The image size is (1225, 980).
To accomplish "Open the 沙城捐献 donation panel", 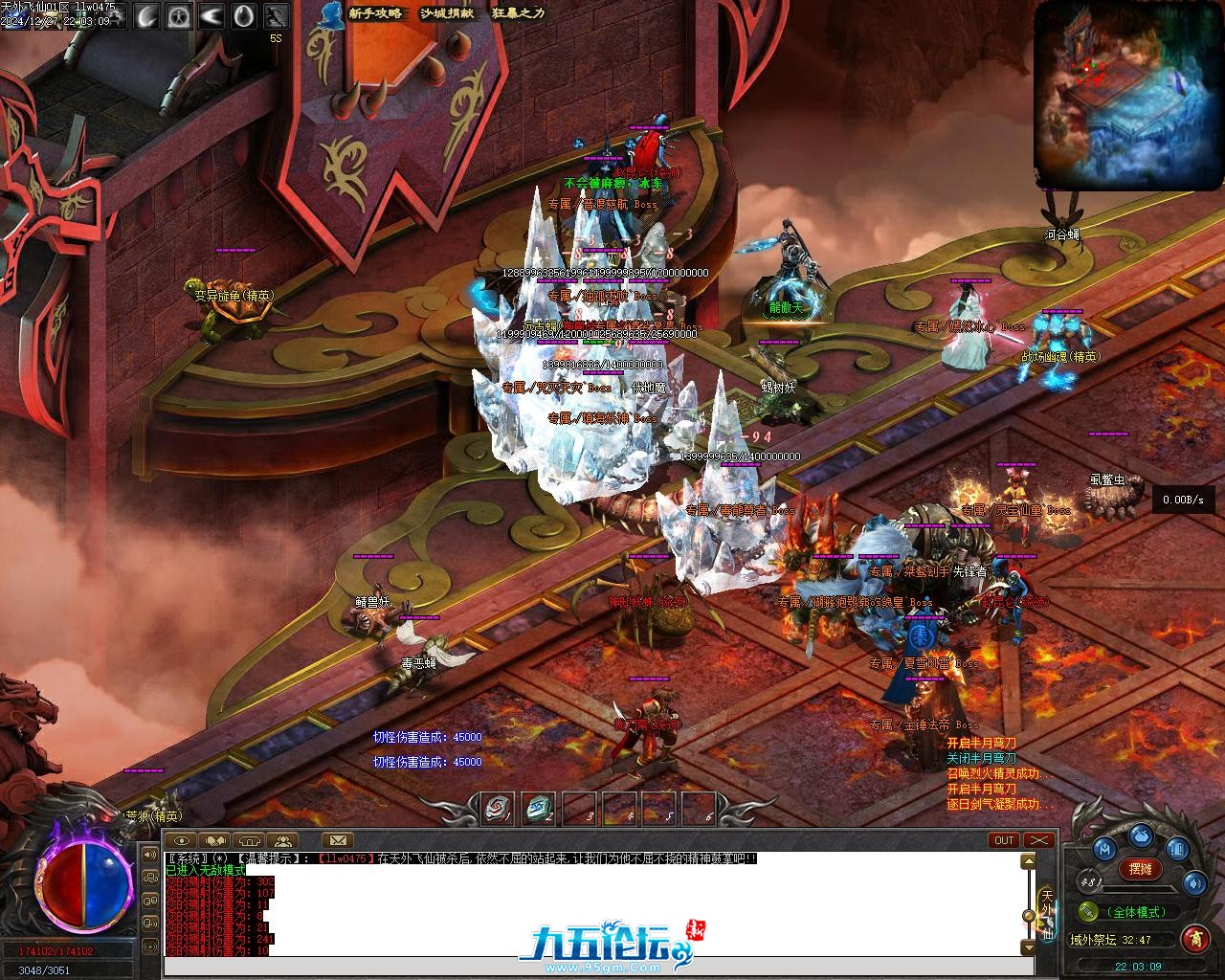I will (x=446, y=13).
